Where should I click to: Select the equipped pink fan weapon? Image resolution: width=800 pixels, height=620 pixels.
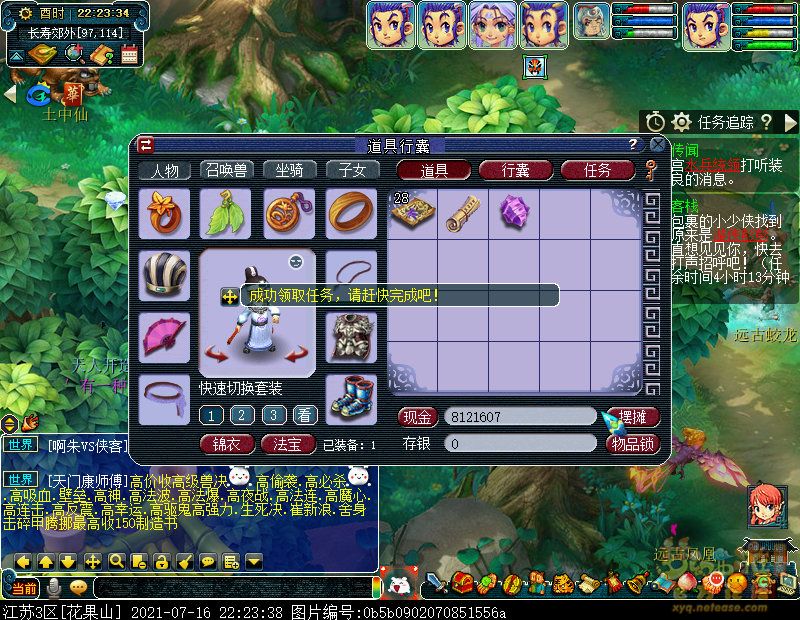pos(164,337)
